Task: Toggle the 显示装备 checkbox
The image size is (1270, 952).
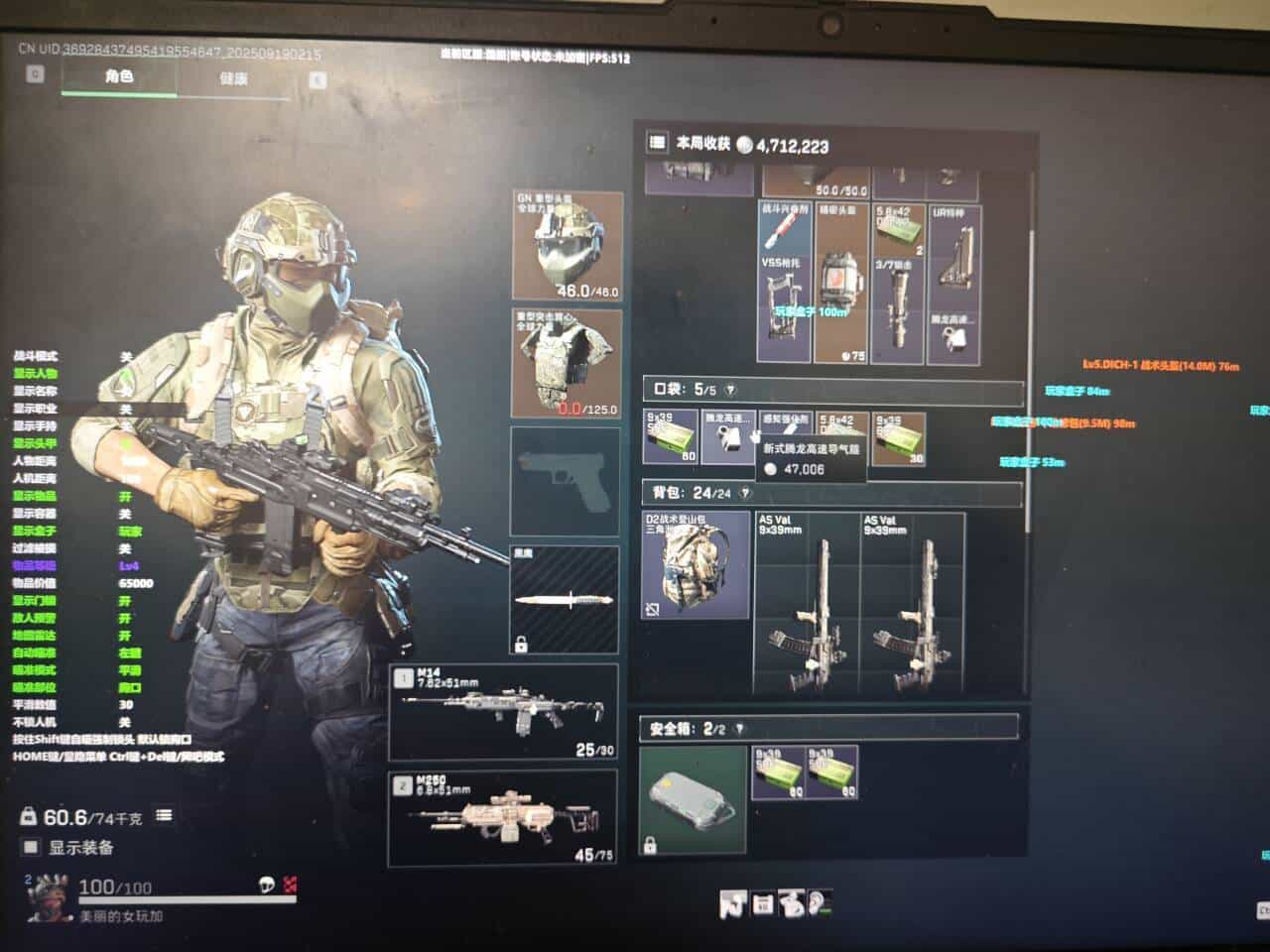Action: pos(31,847)
